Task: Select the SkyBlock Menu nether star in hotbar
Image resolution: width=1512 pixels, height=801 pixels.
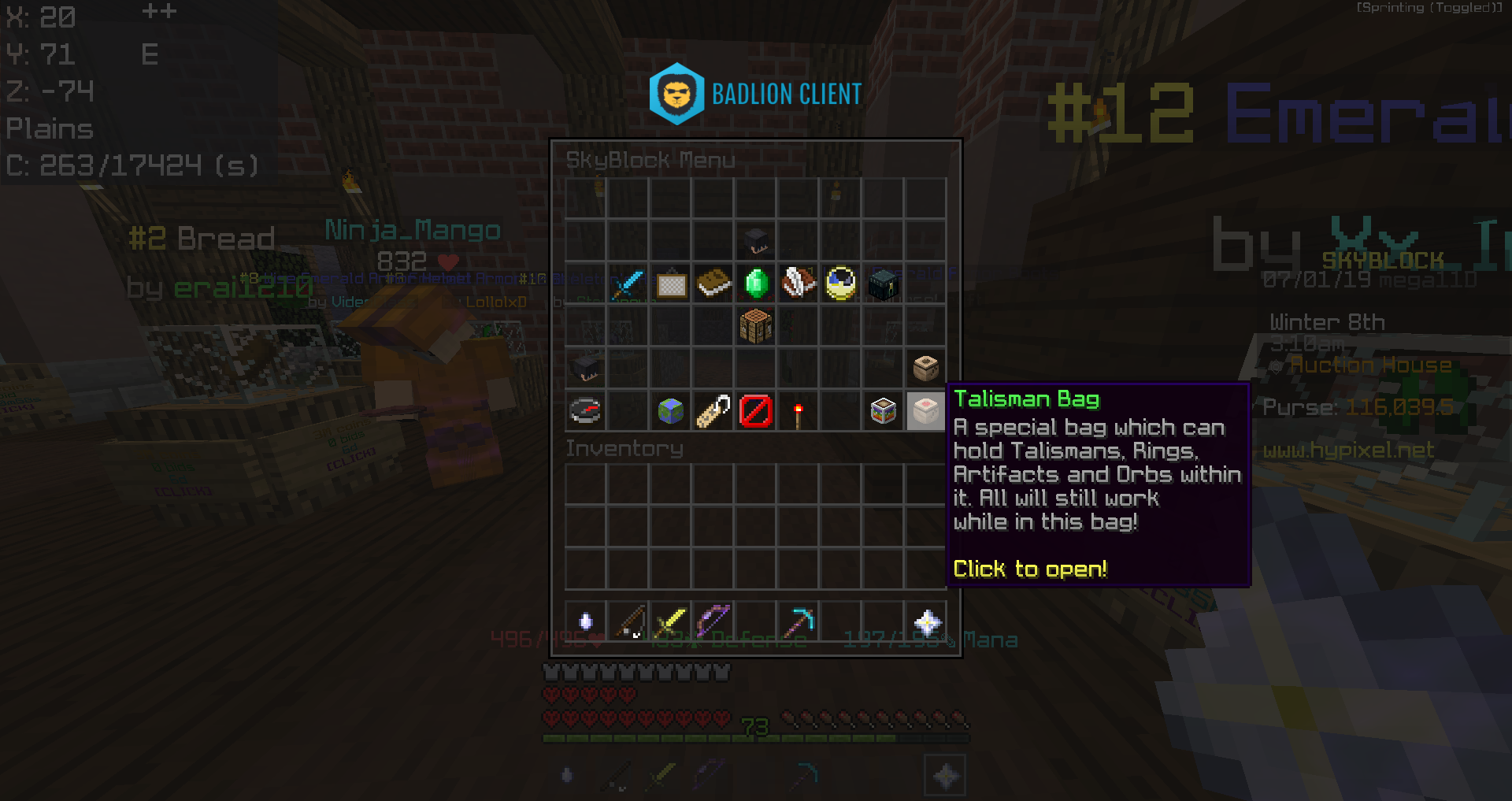Action: coord(926,622)
